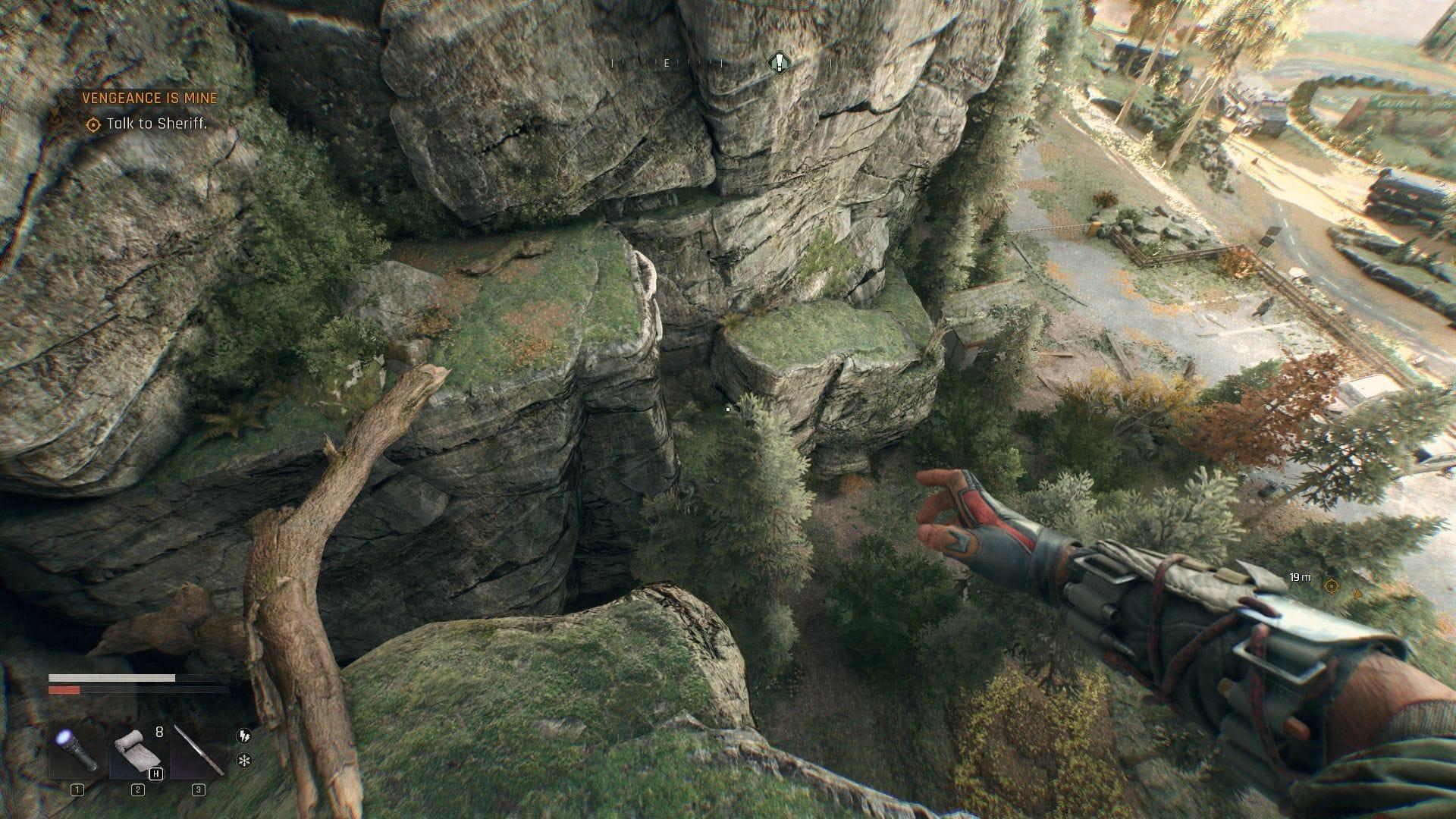Activate the electric shock status icon
Viewport: 1456px width, 819px height.
[244, 737]
